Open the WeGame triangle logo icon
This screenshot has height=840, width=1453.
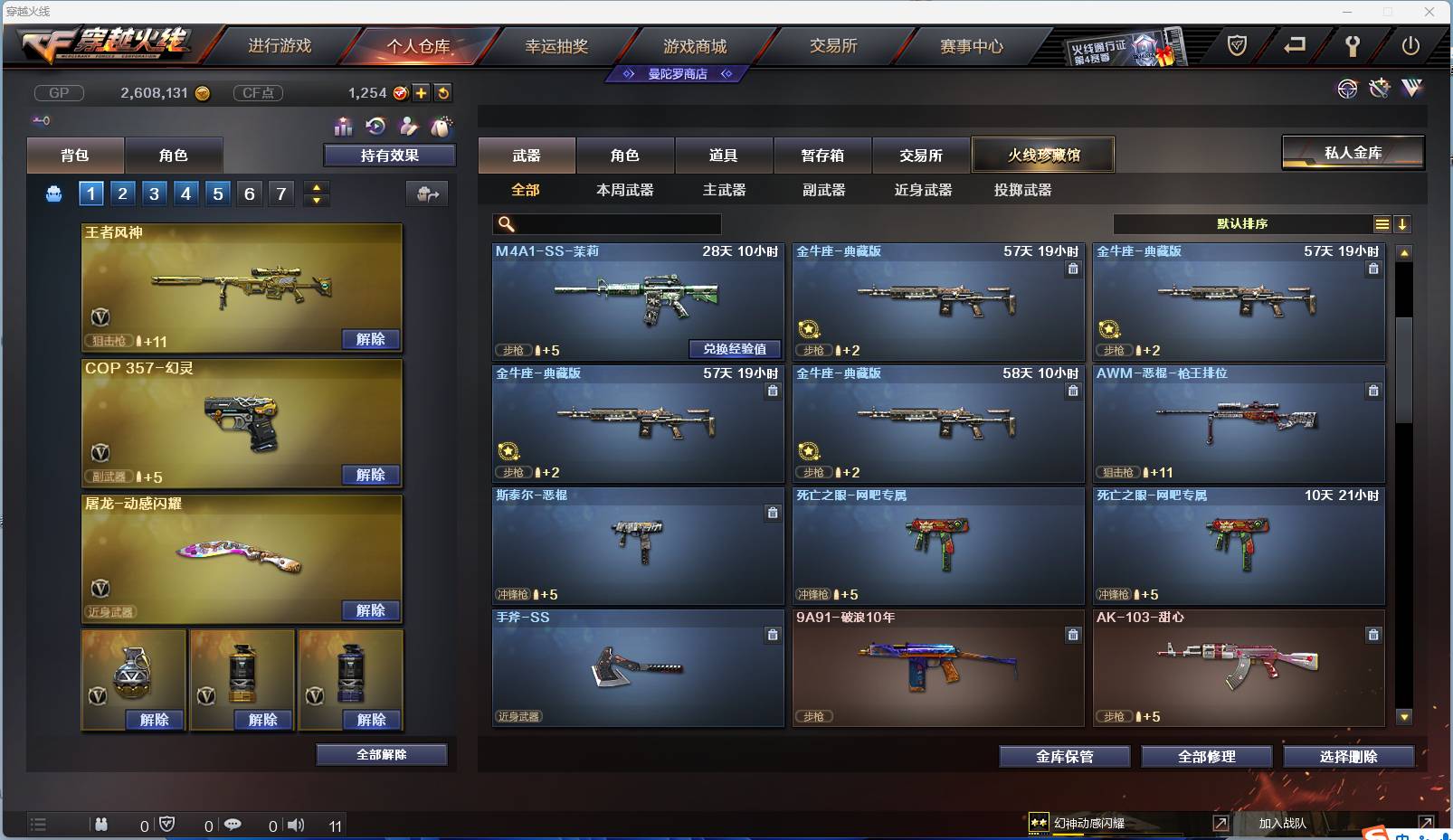point(1410,89)
